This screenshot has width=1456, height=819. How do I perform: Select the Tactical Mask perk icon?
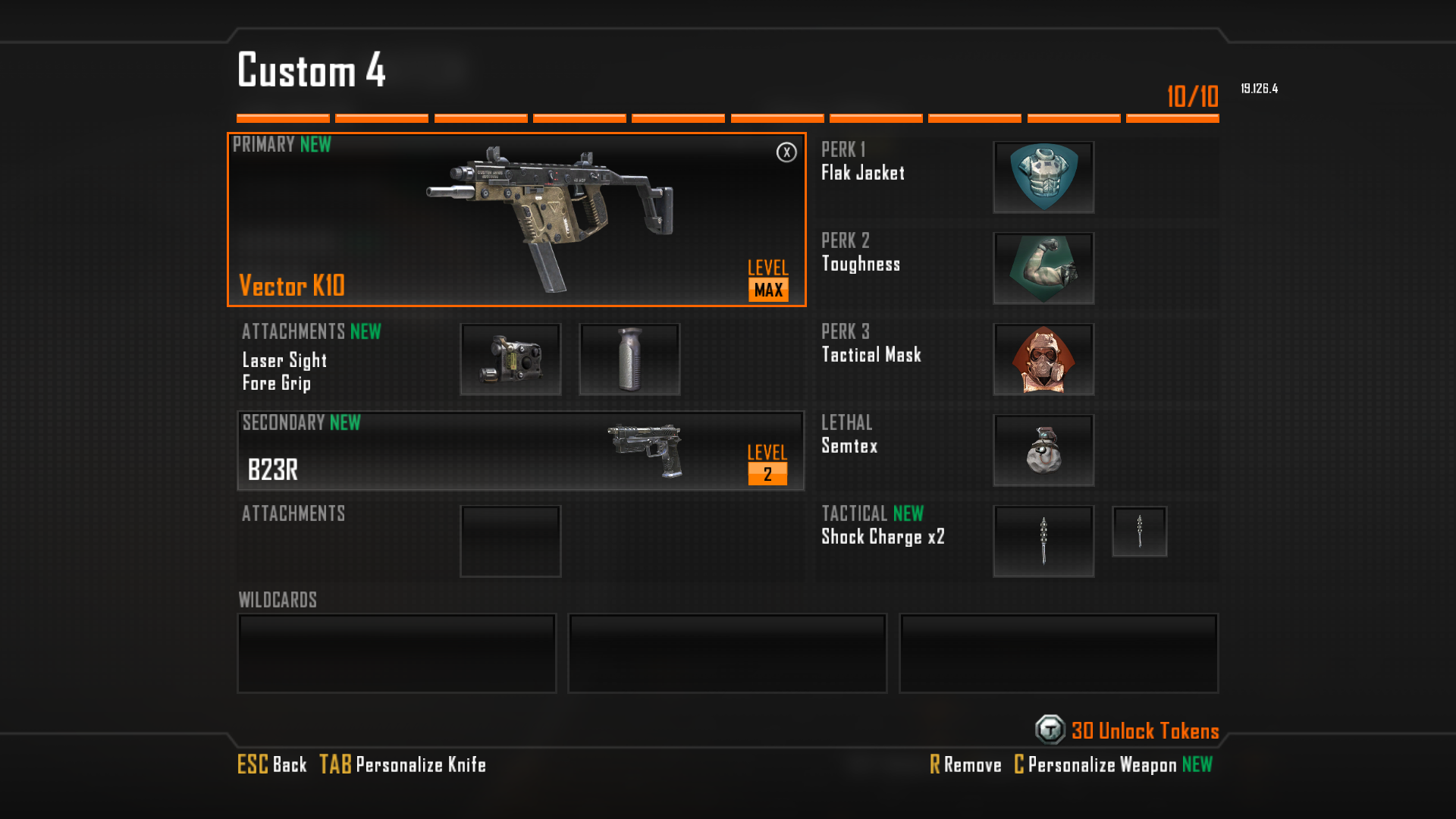pyautogui.click(x=1043, y=359)
